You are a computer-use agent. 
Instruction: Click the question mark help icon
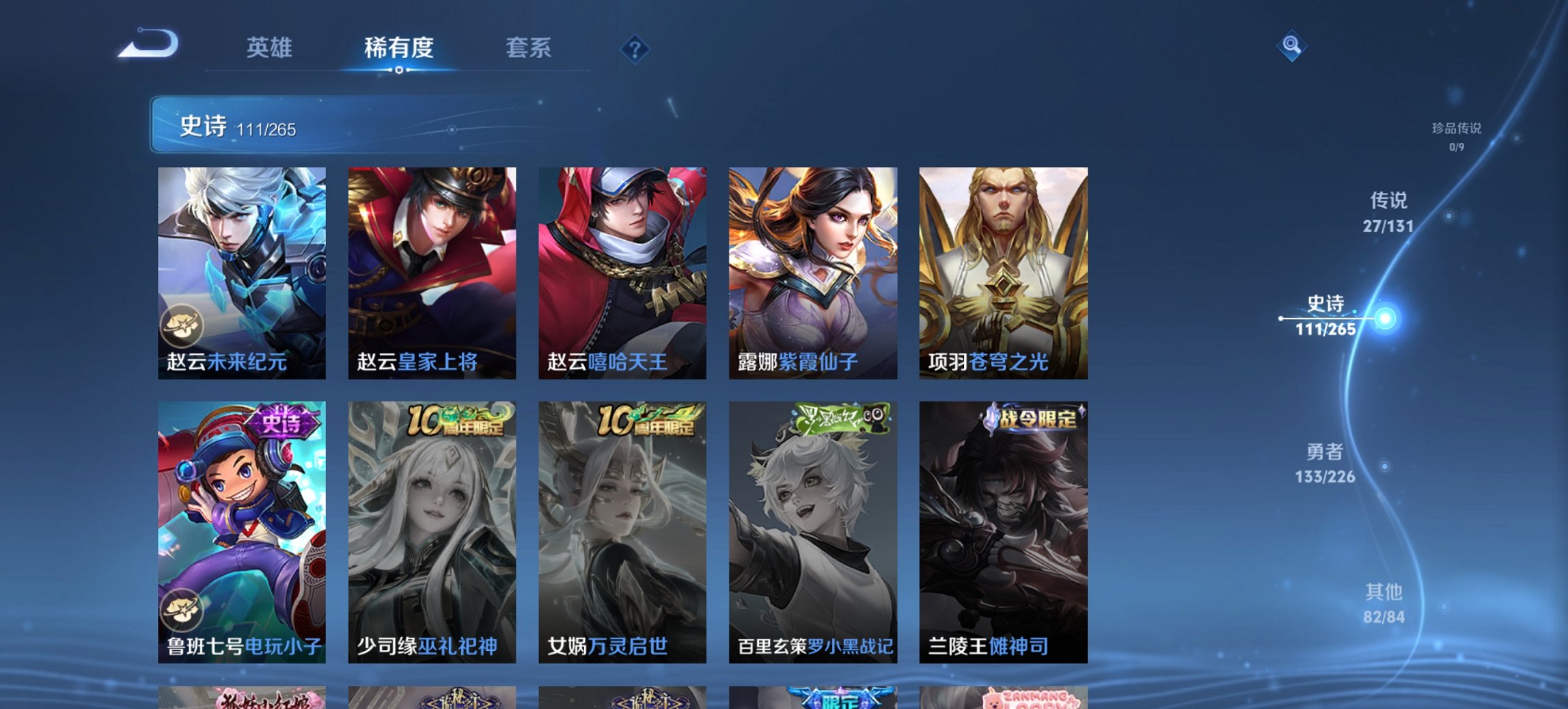point(634,48)
